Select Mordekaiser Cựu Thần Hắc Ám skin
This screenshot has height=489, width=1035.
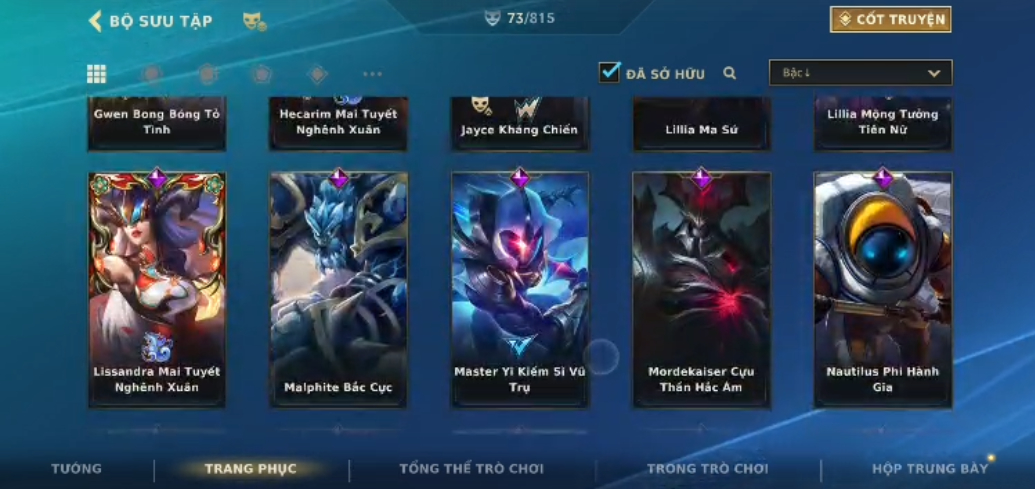[x=701, y=289]
